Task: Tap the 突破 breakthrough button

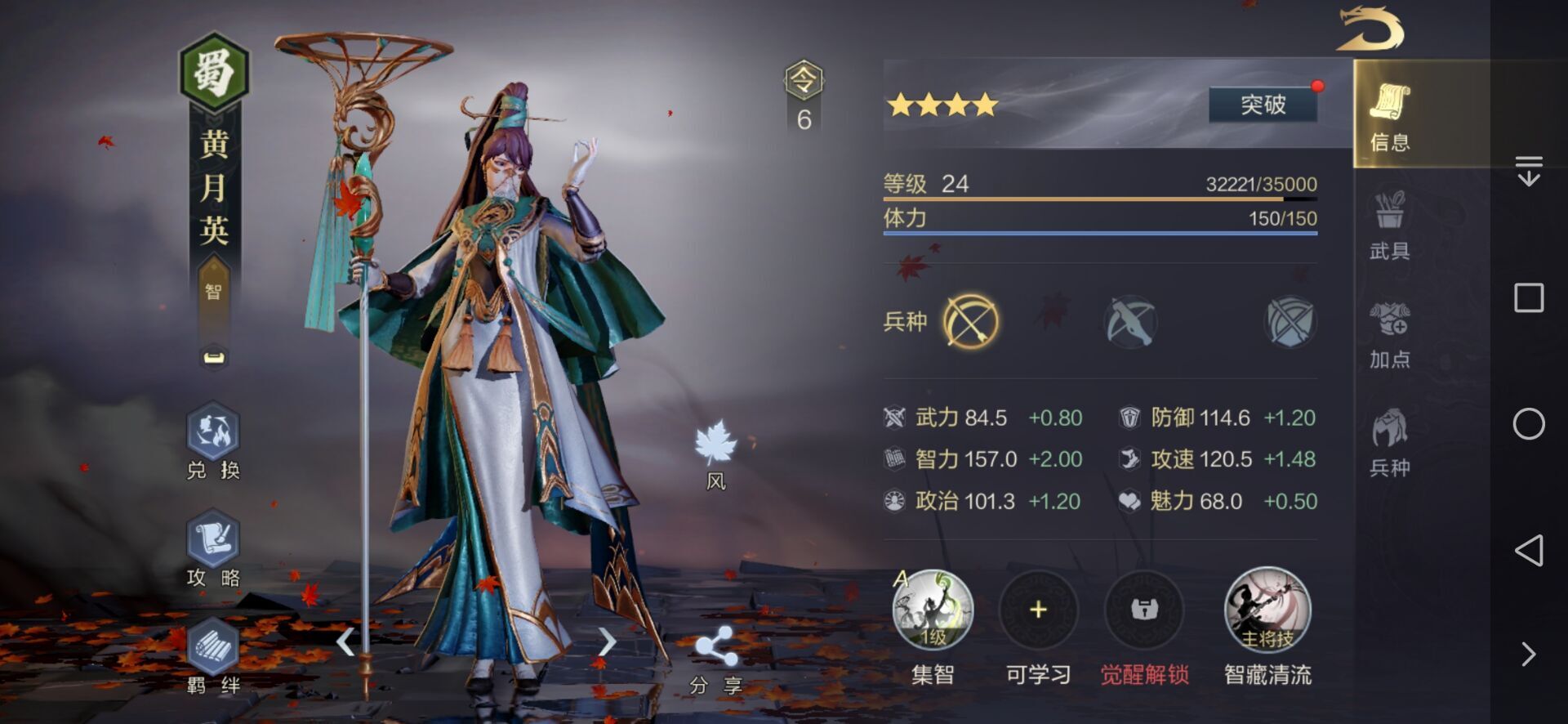Action: click(1263, 105)
